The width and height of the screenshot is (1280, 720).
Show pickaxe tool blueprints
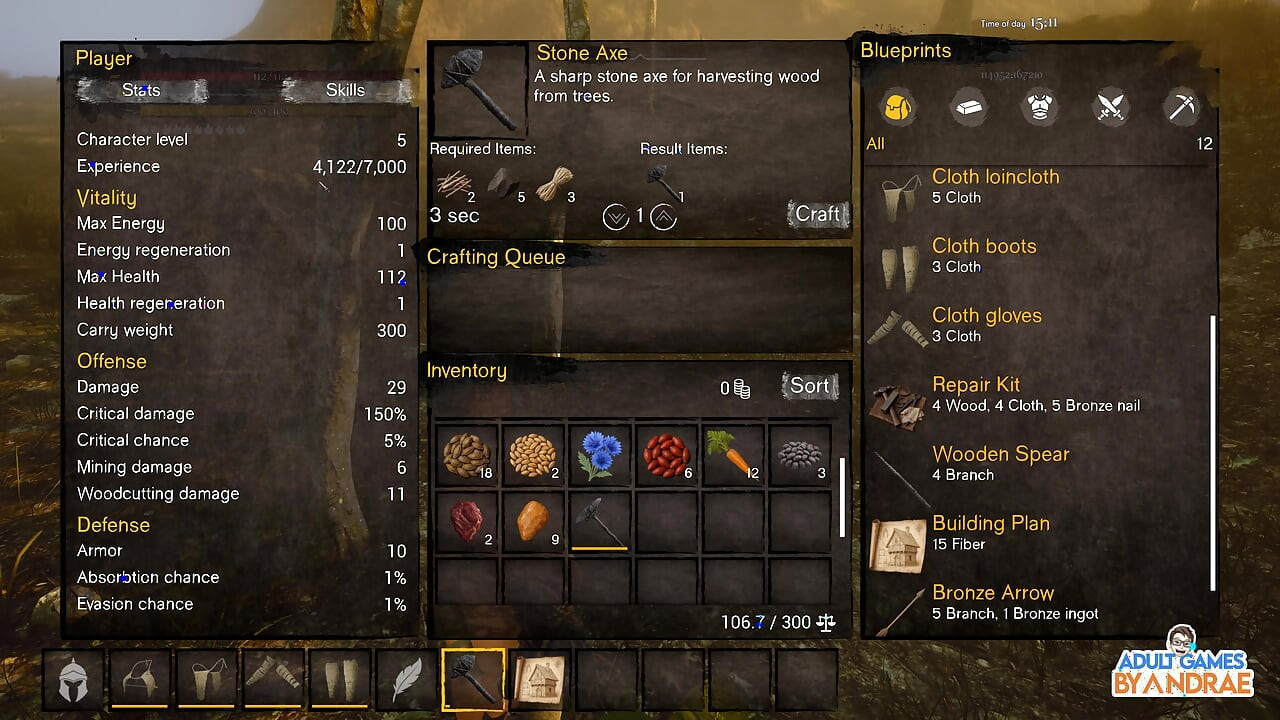[1182, 107]
